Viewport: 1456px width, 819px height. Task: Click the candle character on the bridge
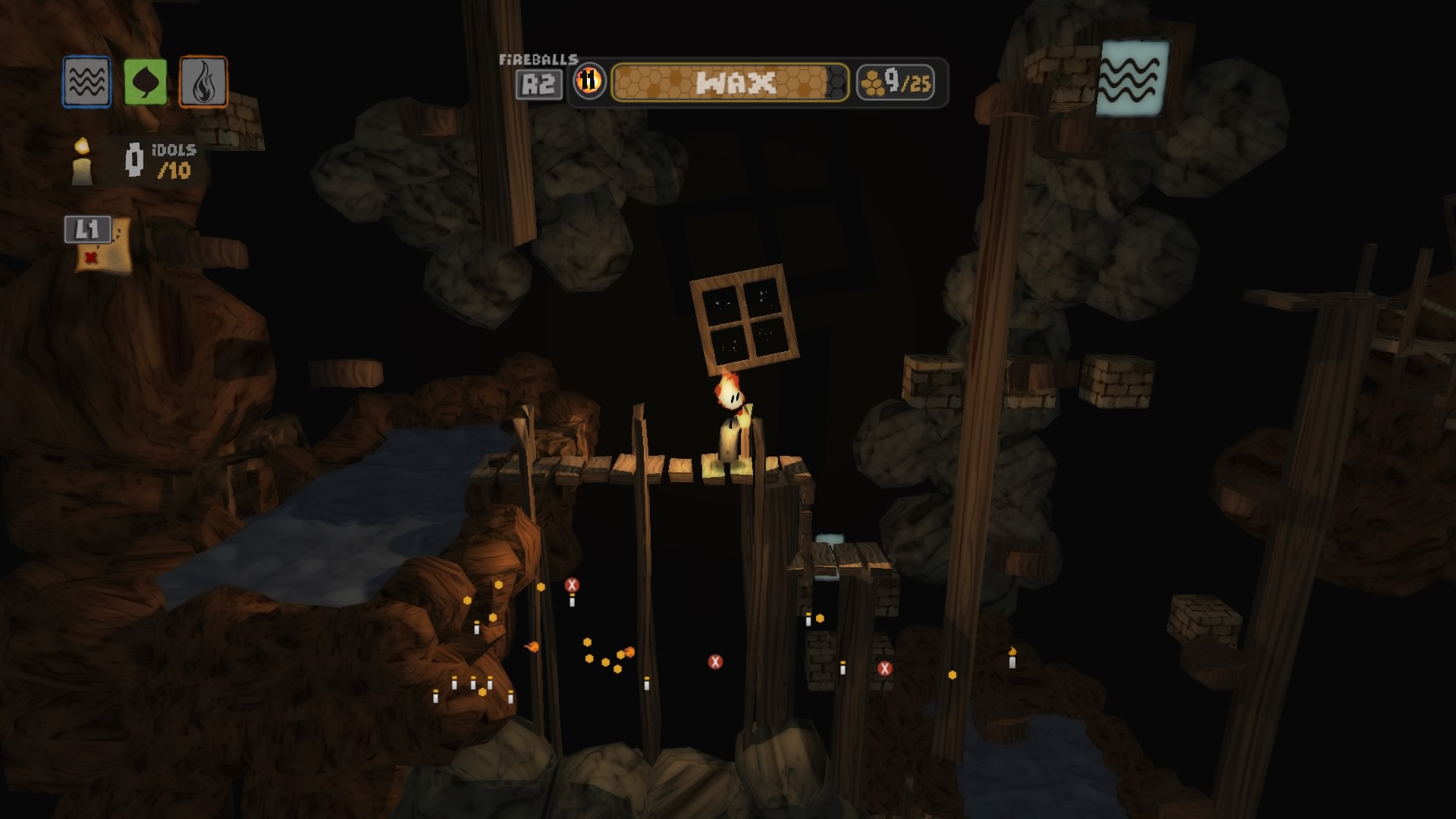point(729,425)
